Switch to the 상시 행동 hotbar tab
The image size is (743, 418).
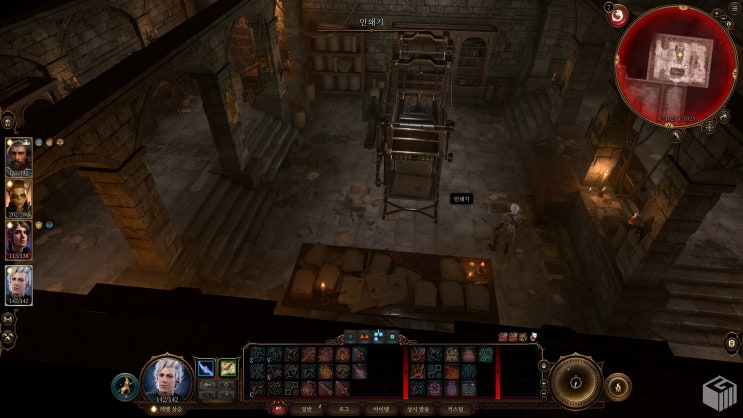click(426, 408)
